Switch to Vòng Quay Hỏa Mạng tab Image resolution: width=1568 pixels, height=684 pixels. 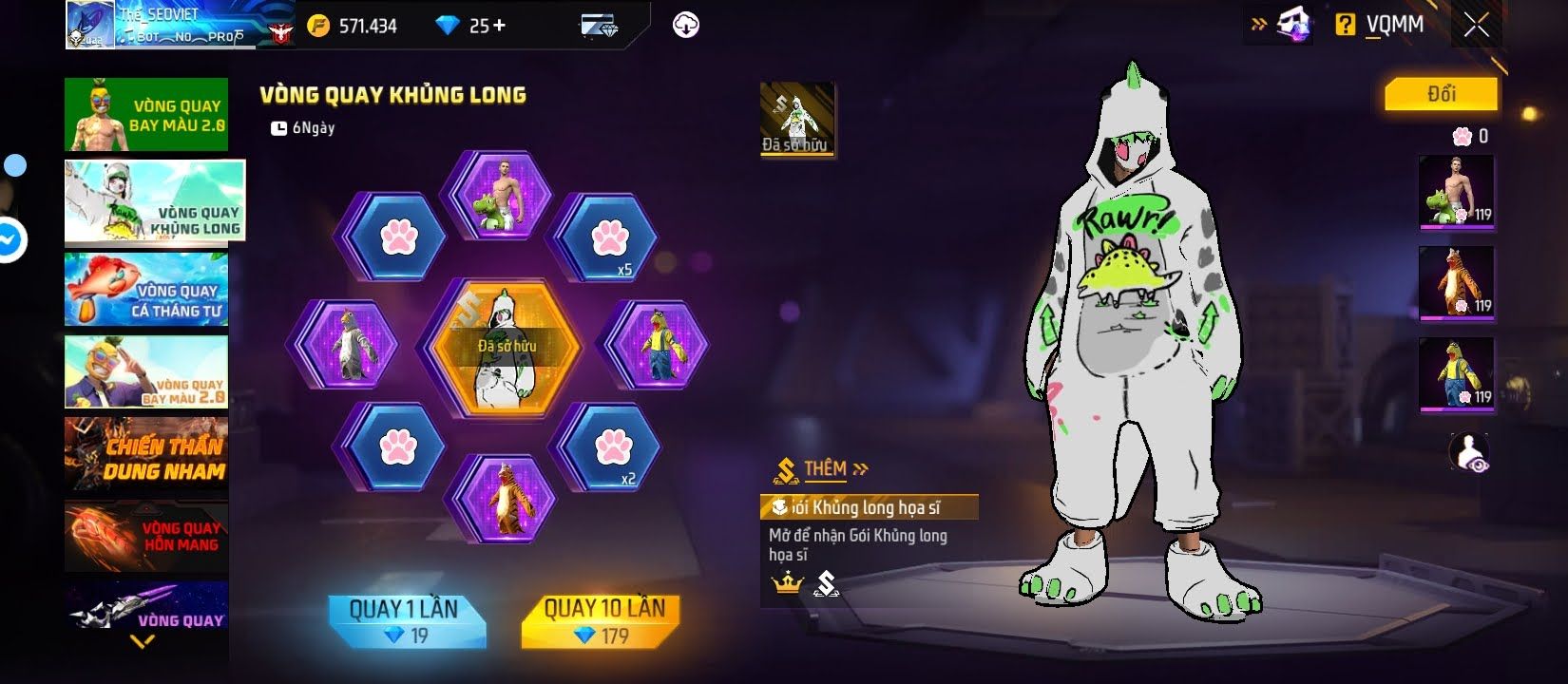pyautogui.click(x=146, y=537)
